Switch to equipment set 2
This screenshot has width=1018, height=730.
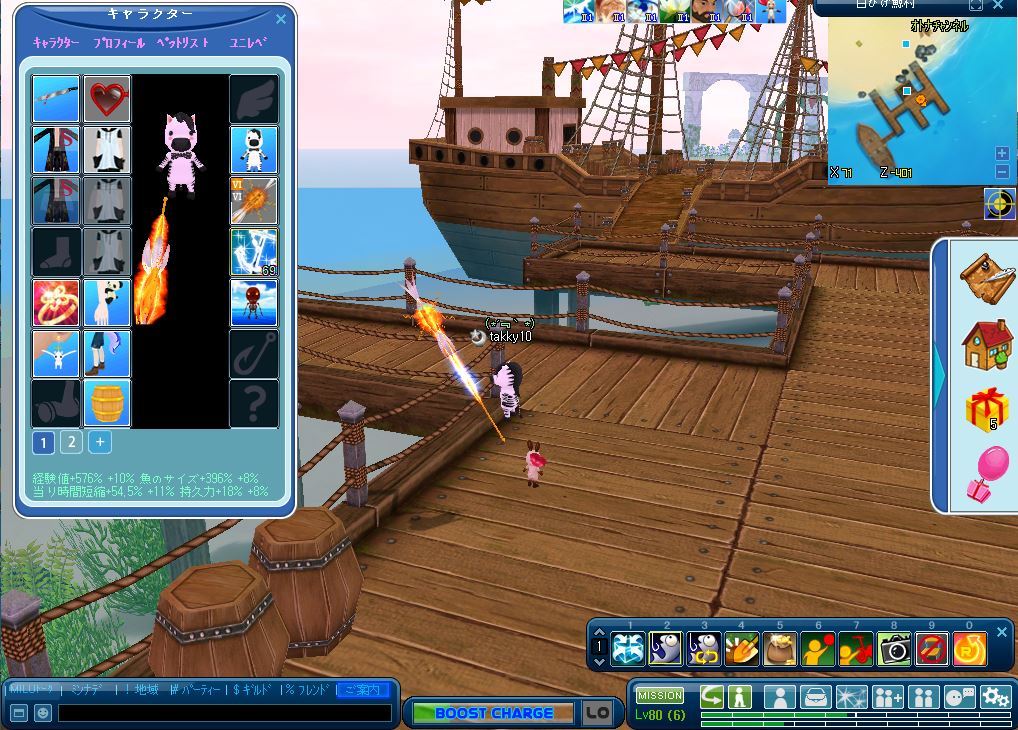(71, 442)
